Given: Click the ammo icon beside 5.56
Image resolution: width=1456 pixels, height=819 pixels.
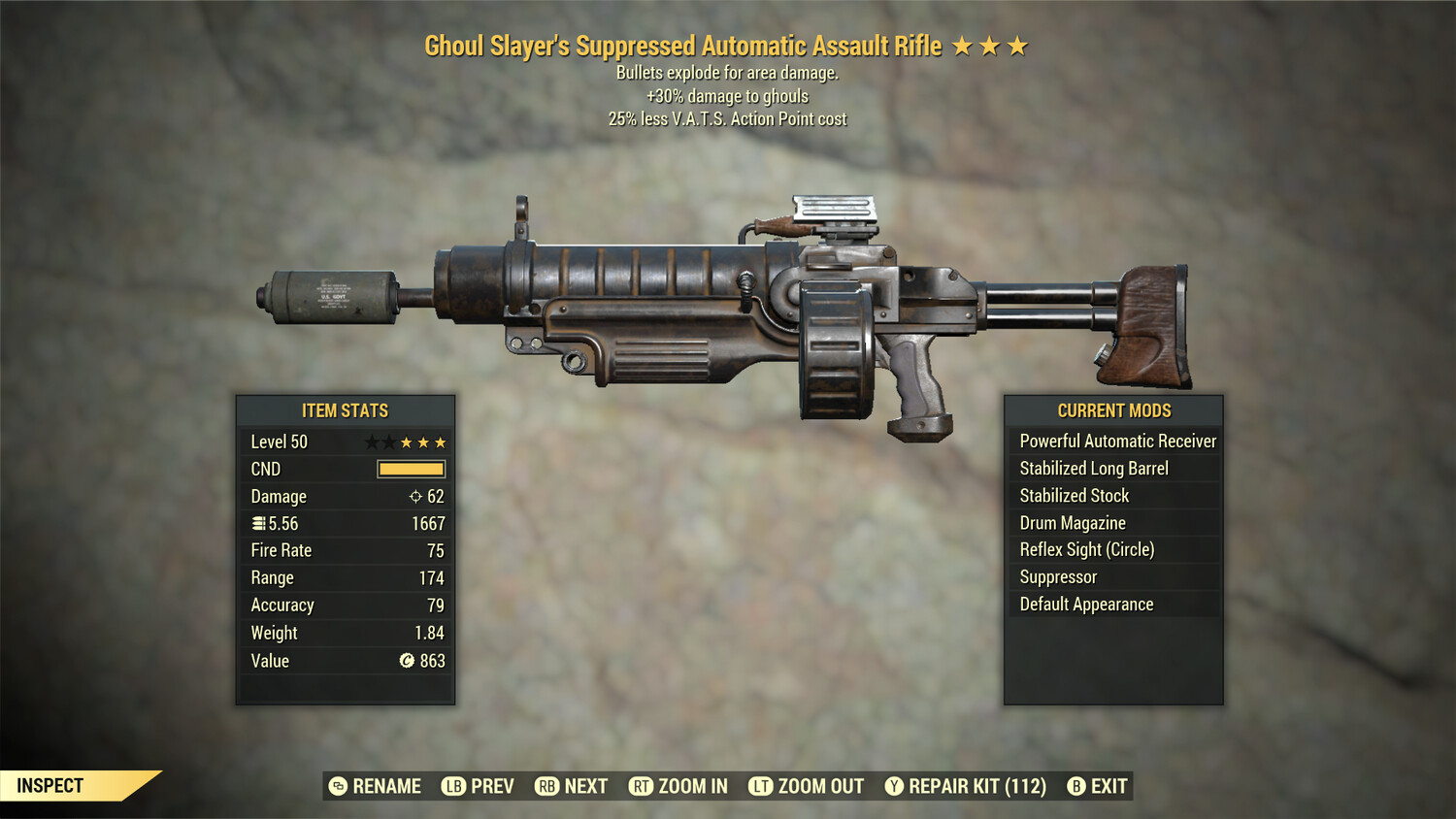Looking at the screenshot, I should point(257,523).
